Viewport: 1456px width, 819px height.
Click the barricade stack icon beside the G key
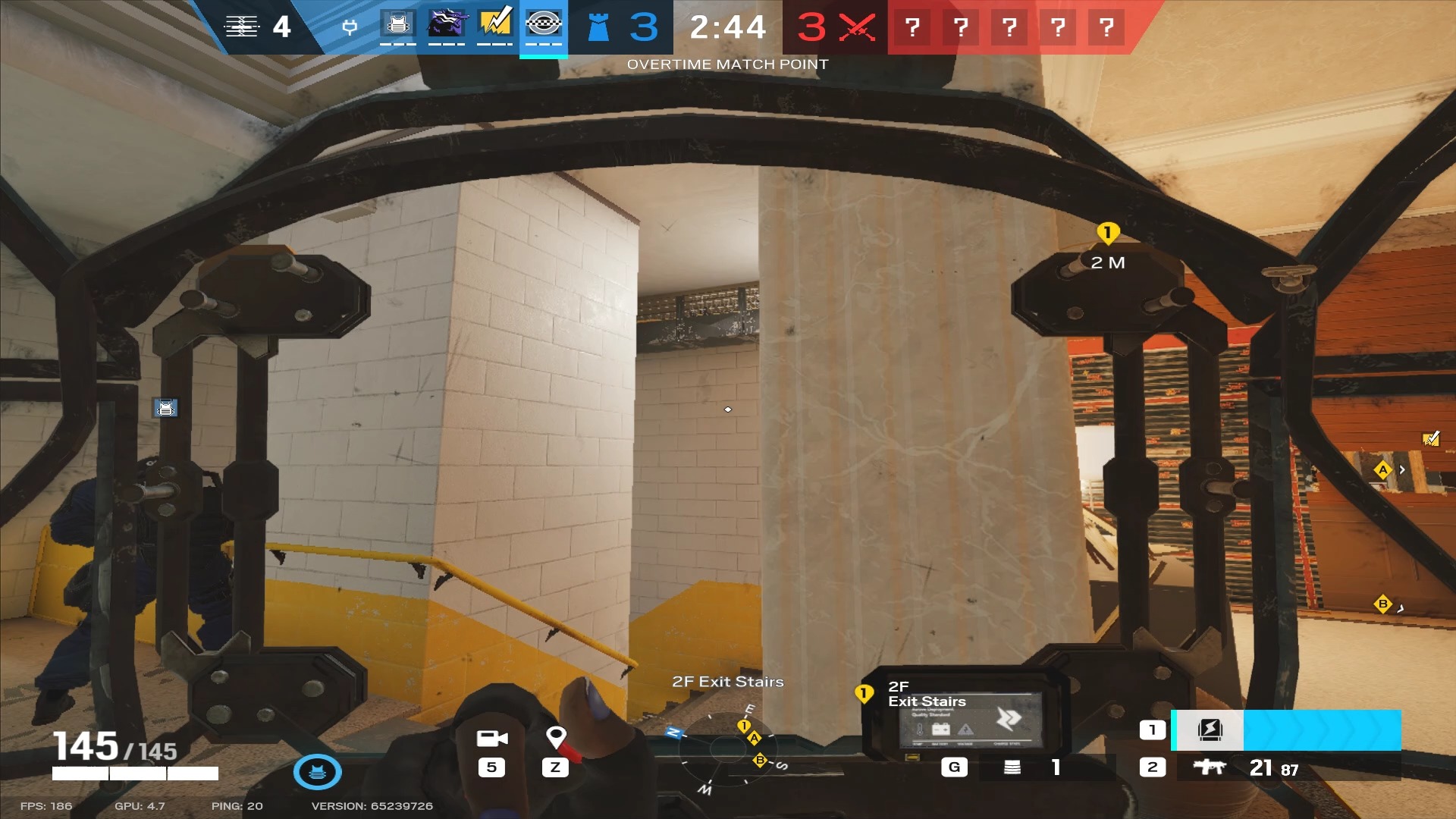coord(1011,767)
